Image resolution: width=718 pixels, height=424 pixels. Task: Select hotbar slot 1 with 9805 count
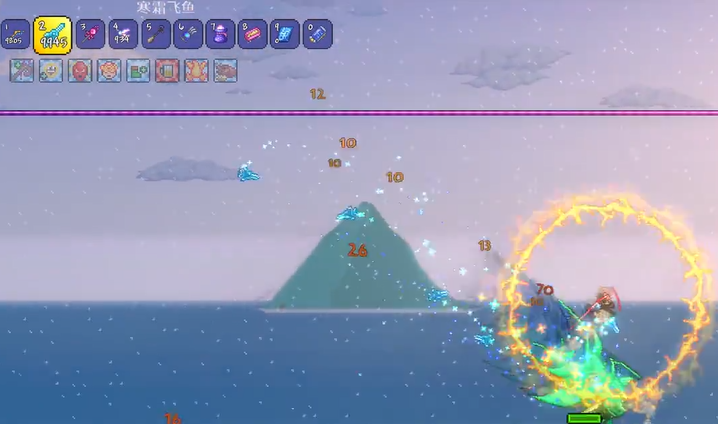pos(16,35)
